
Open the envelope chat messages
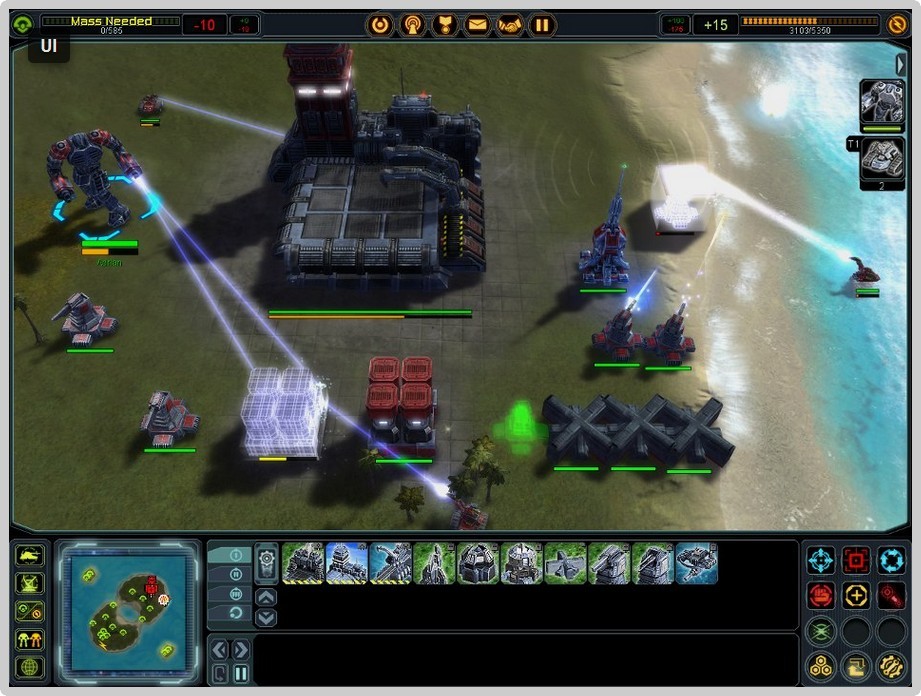(477, 25)
